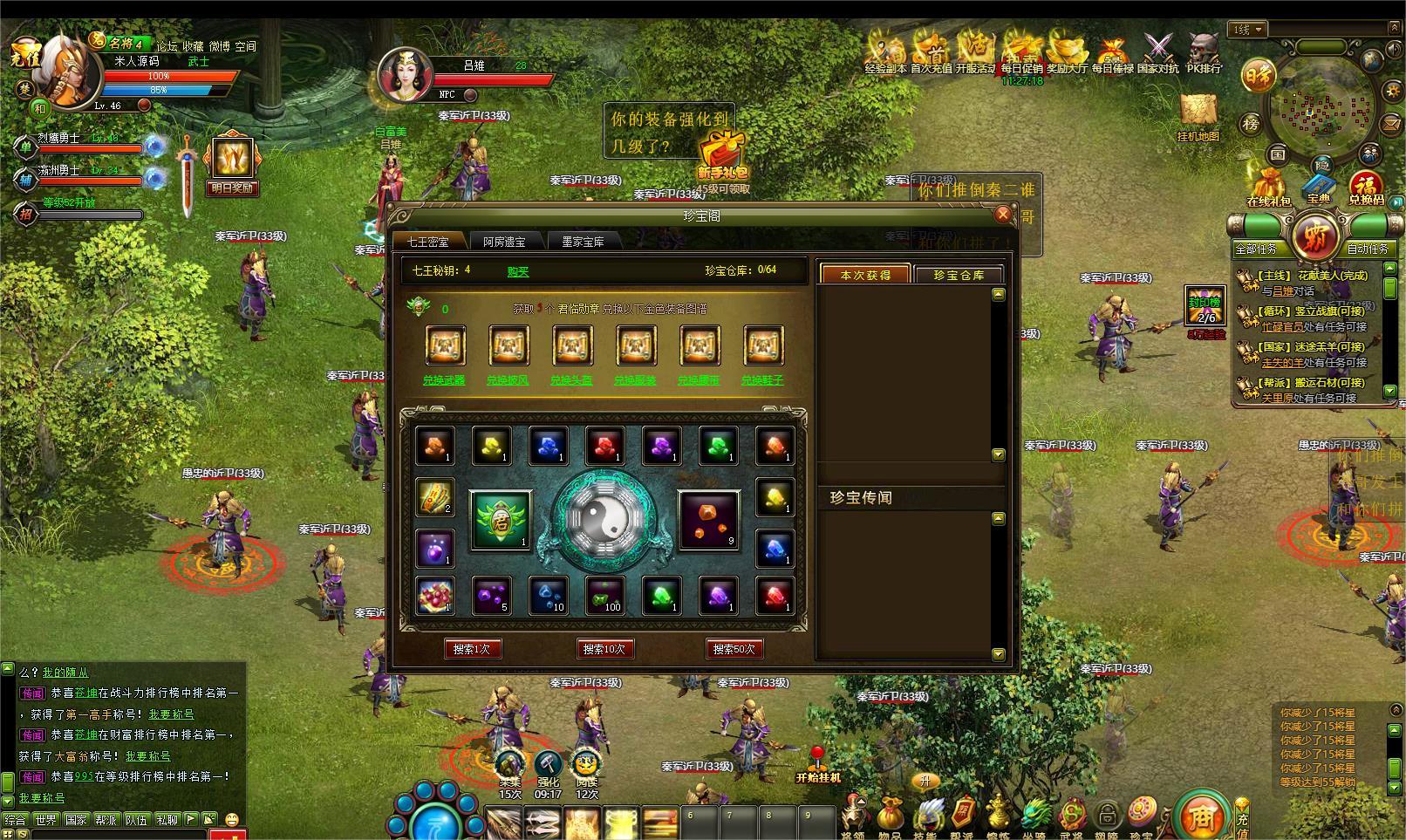Viewport: 1406px width, 840px height.
Task: Select the green 君 medal prize slot
Action: coord(501,520)
